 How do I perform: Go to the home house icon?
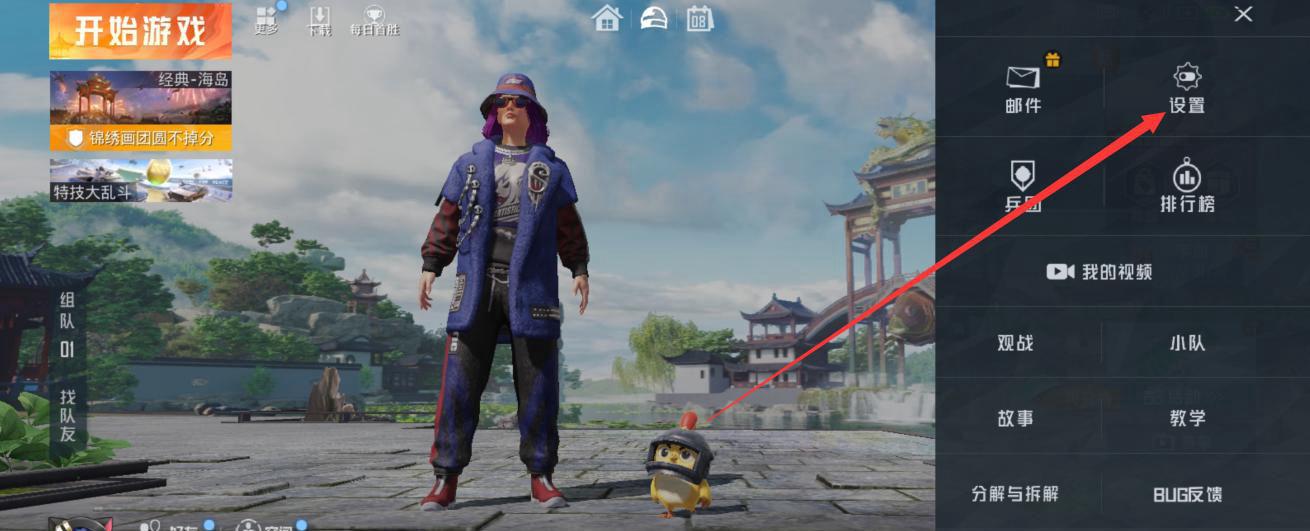pos(607,18)
